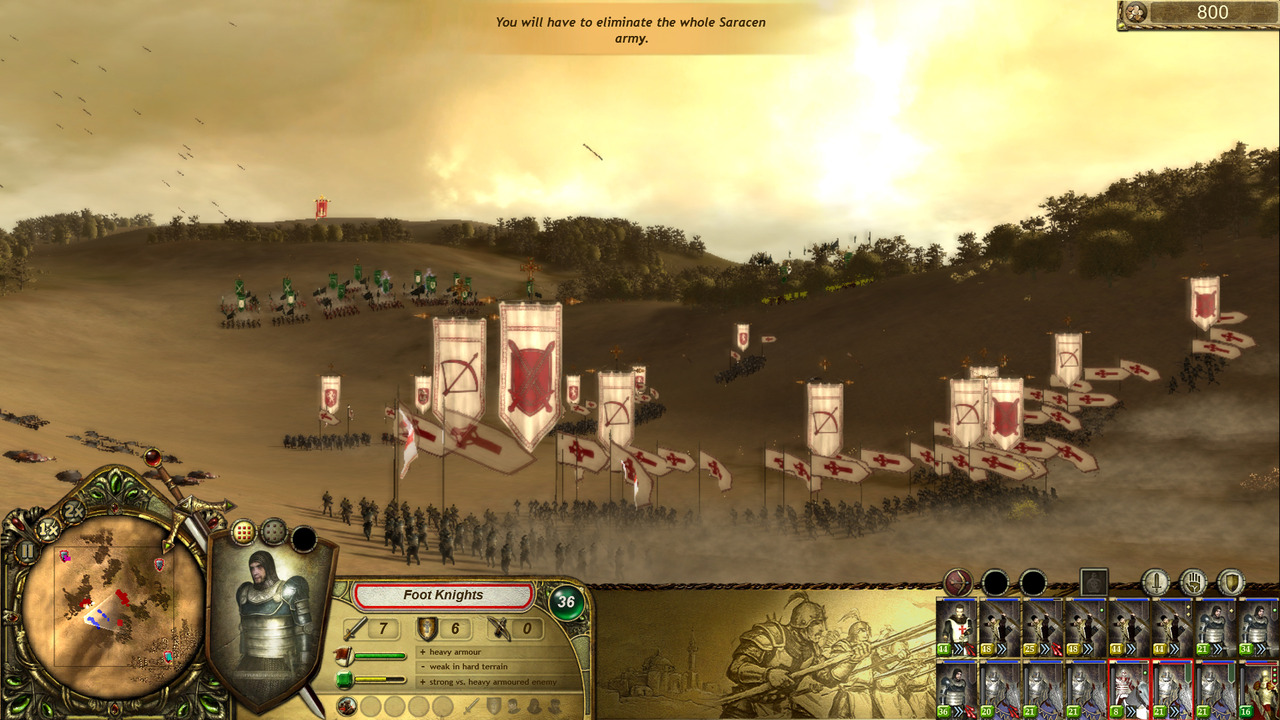This screenshot has width=1280, height=720.
Task: Activate the sword attack command
Action: coord(1156,582)
